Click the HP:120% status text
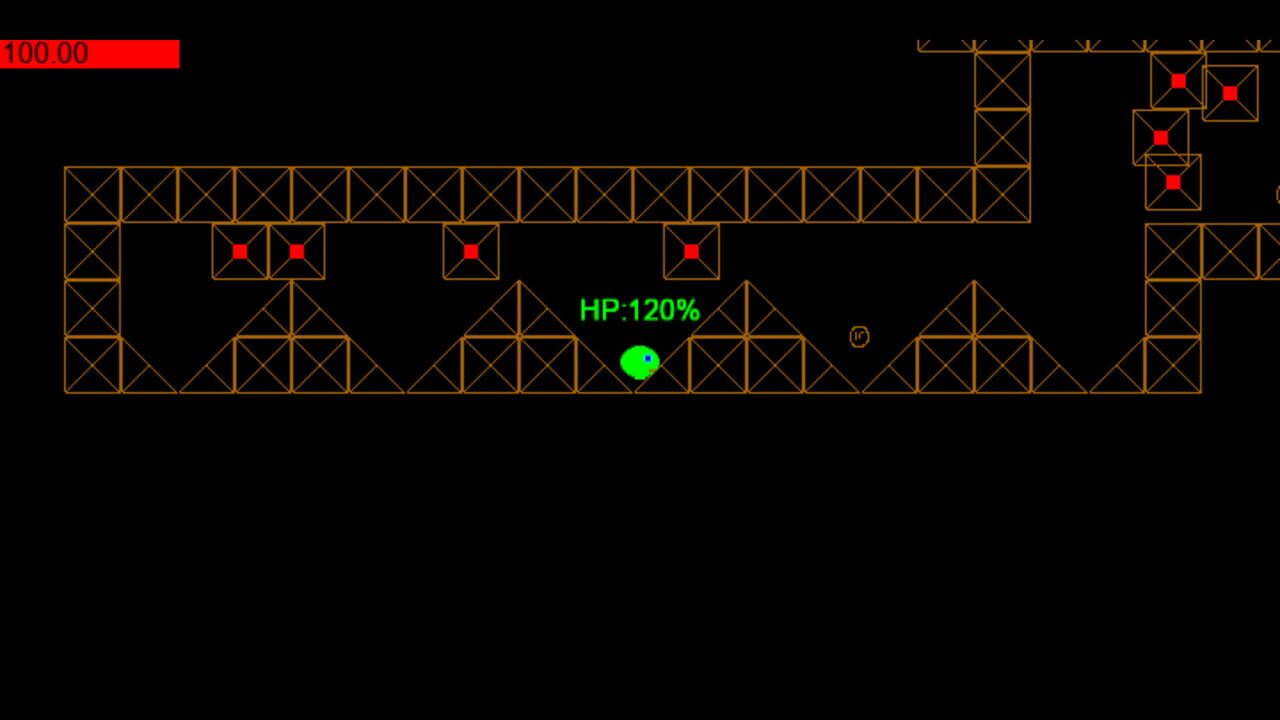Image resolution: width=1280 pixels, height=720 pixels. coord(639,311)
